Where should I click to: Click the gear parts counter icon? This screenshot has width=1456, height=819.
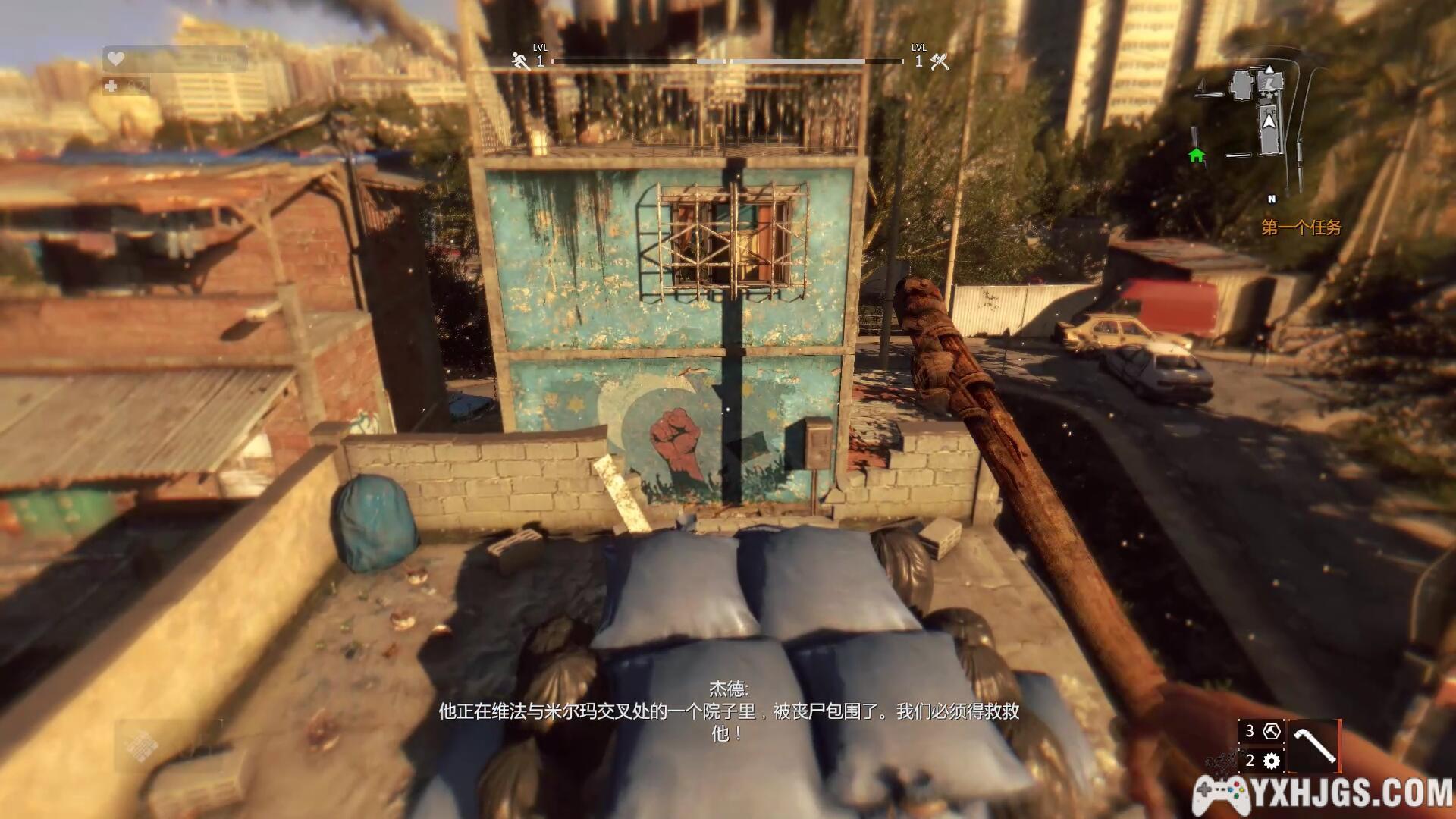point(1272,761)
